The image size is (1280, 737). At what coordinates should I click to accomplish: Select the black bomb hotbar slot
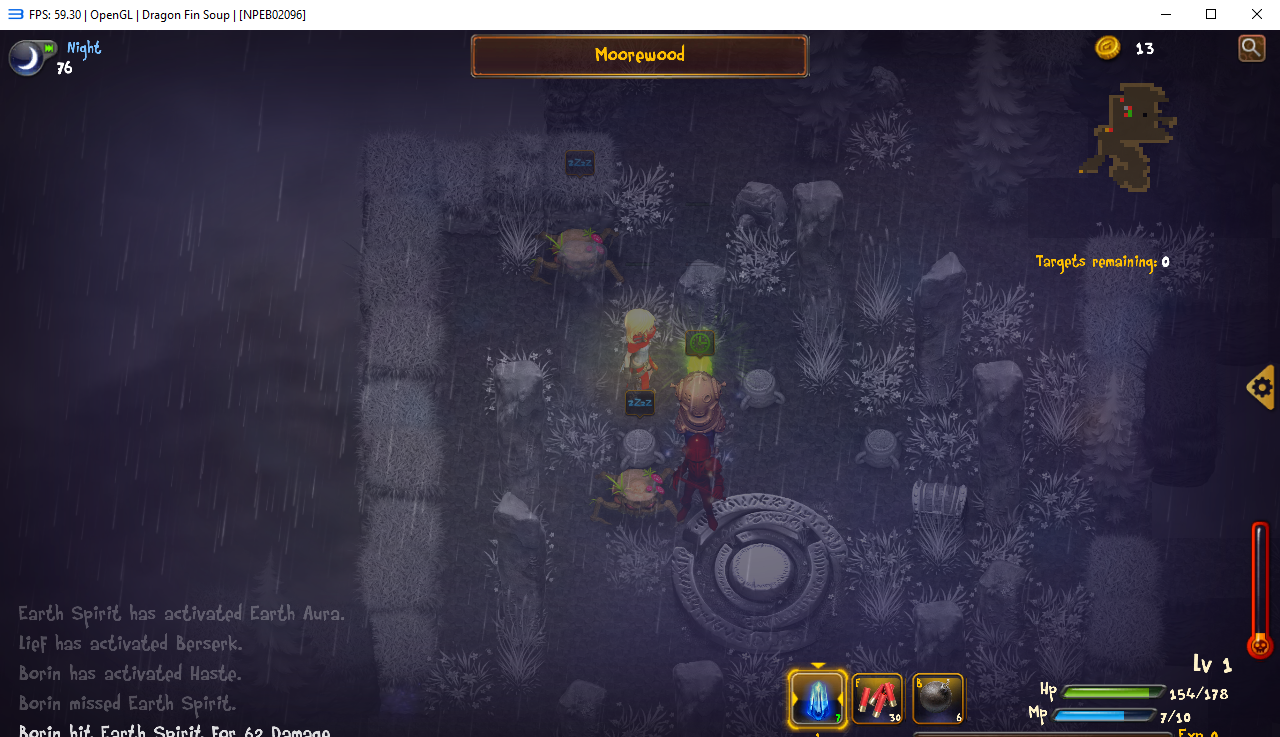coord(938,698)
